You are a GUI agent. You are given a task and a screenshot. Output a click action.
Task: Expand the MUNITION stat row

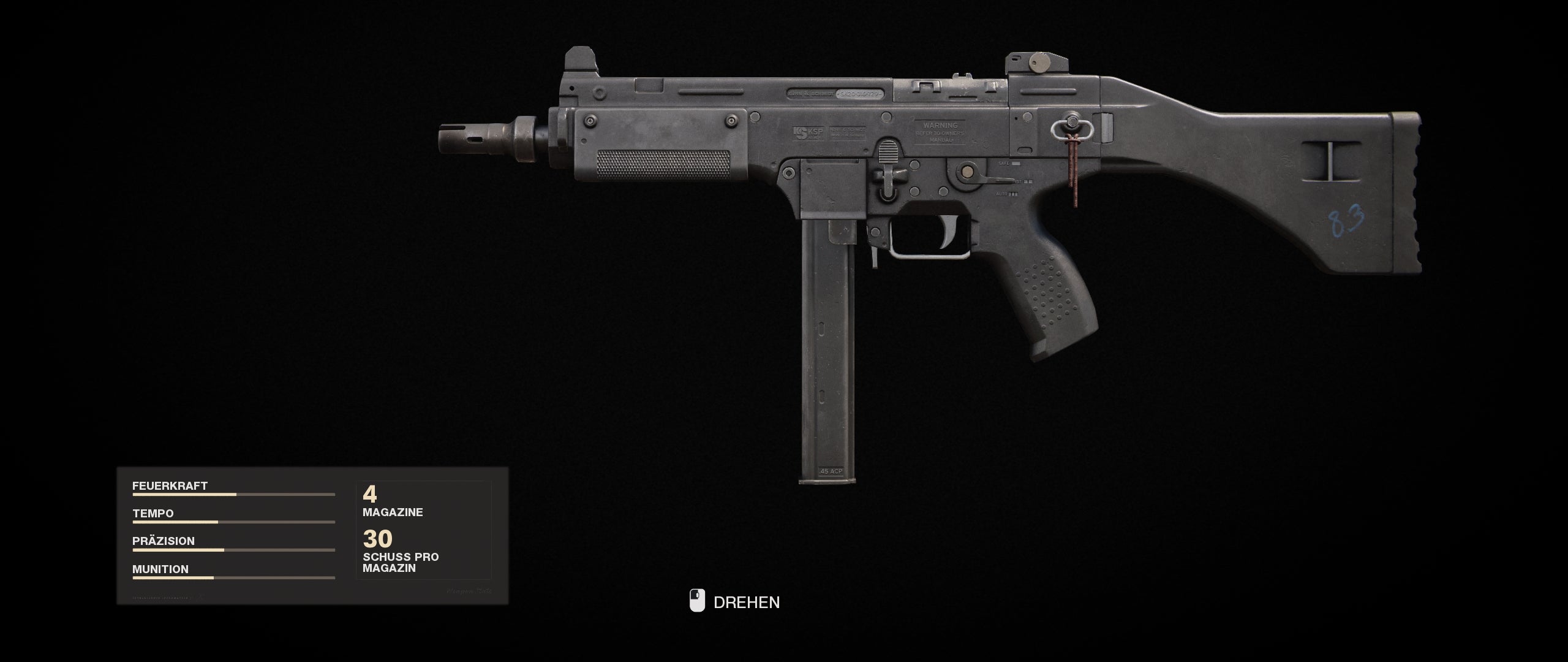[160, 569]
